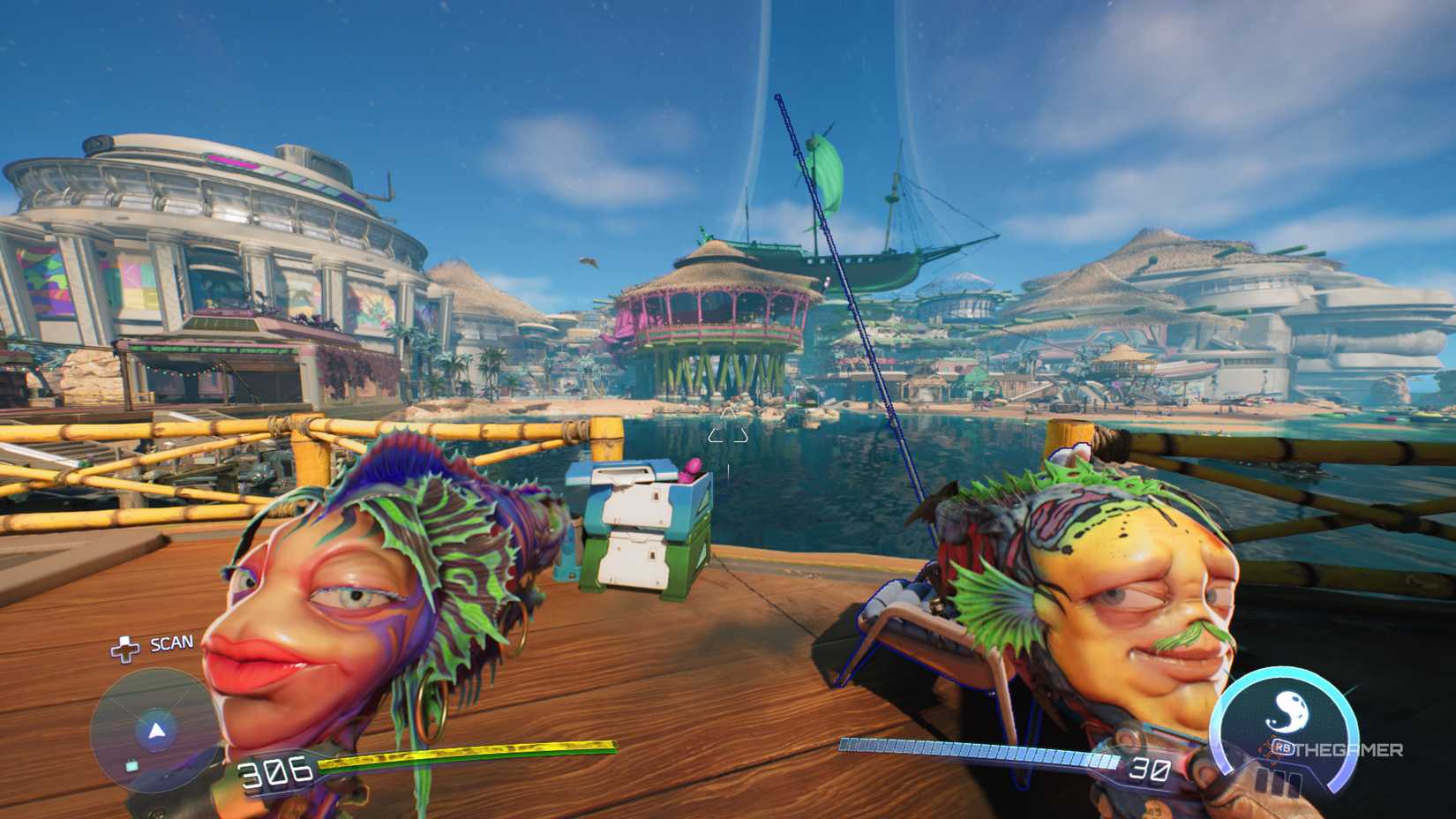Click the D-pad SCAN icon
The height and width of the screenshot is (819, 1456).
click(126, 650)
